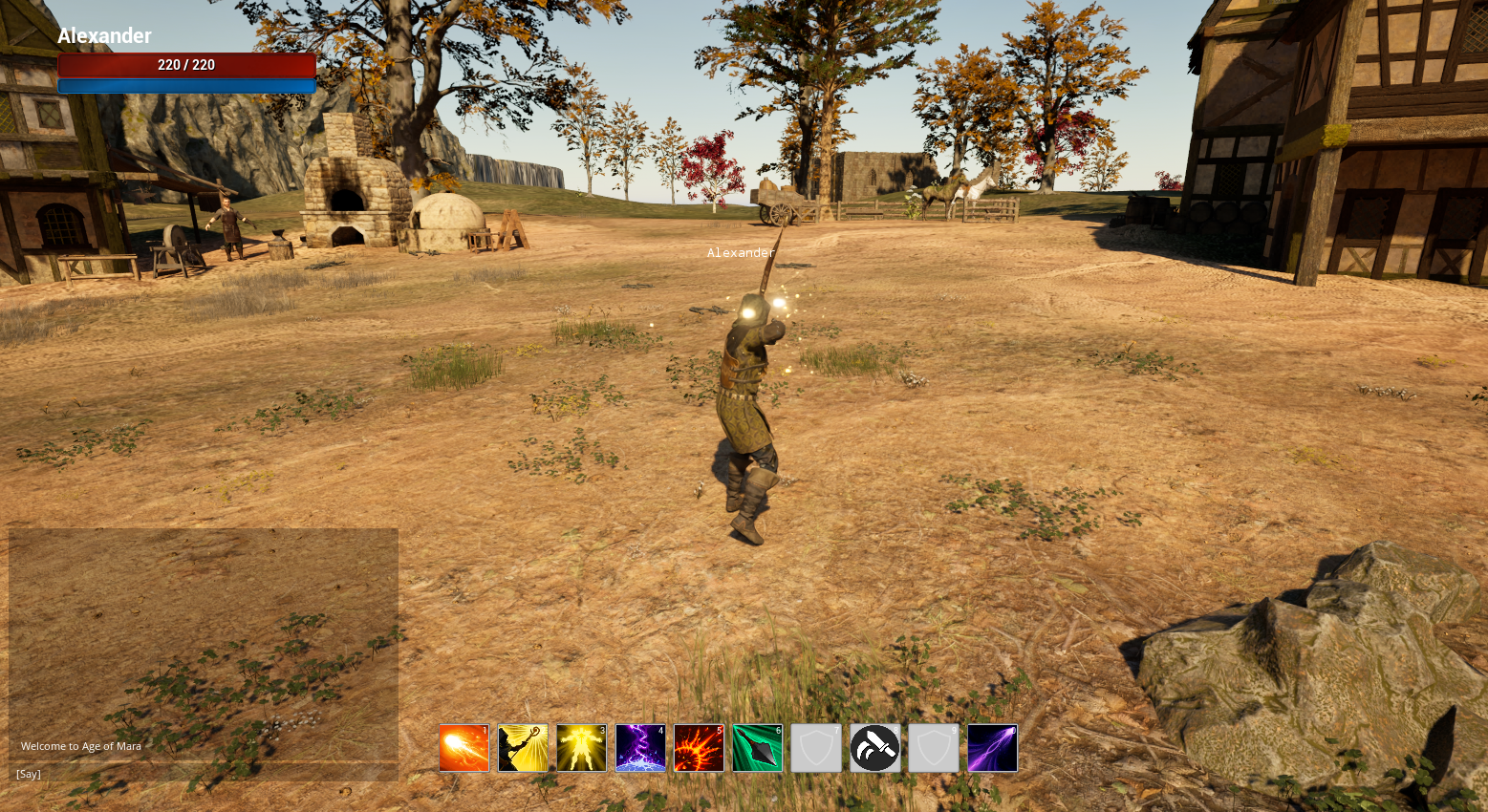Cast the purple beam spell in slot 0
Viewport: 1488px width, 812px height.
(992, 748)
